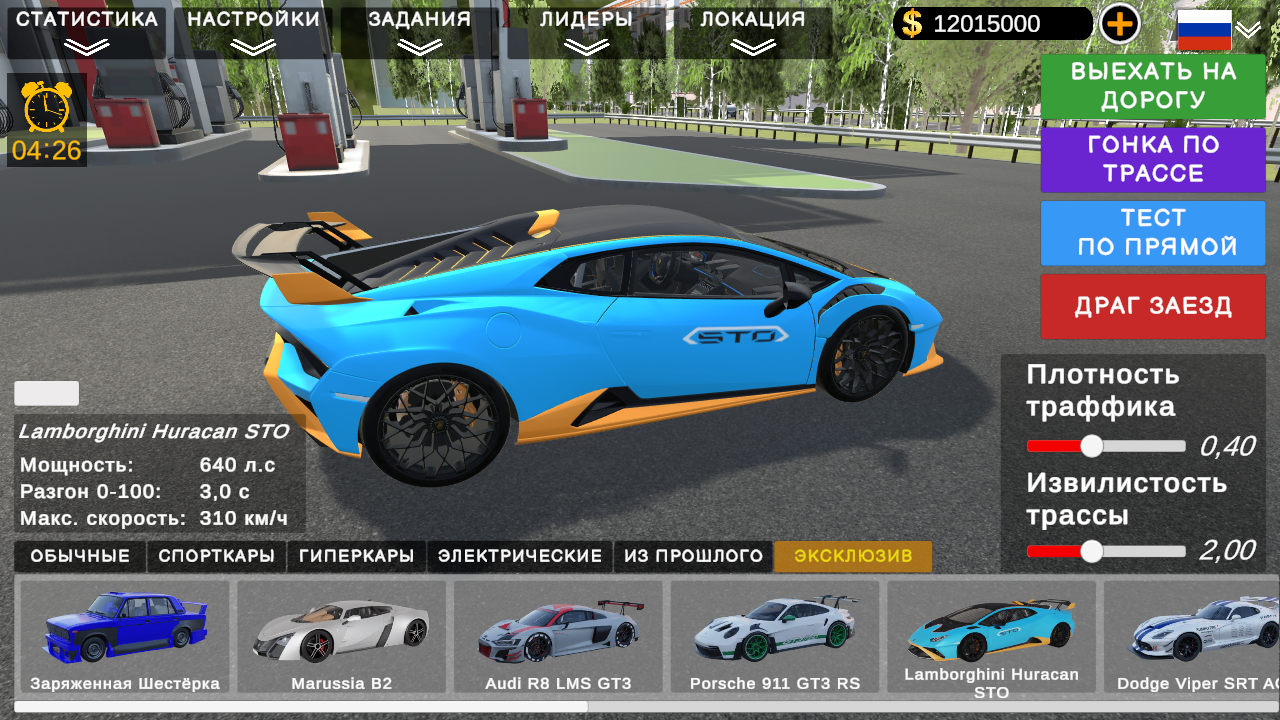Open the СТАТИСТИКА menu
Viewport: 1280px width, 720px height.
[85, 17]
